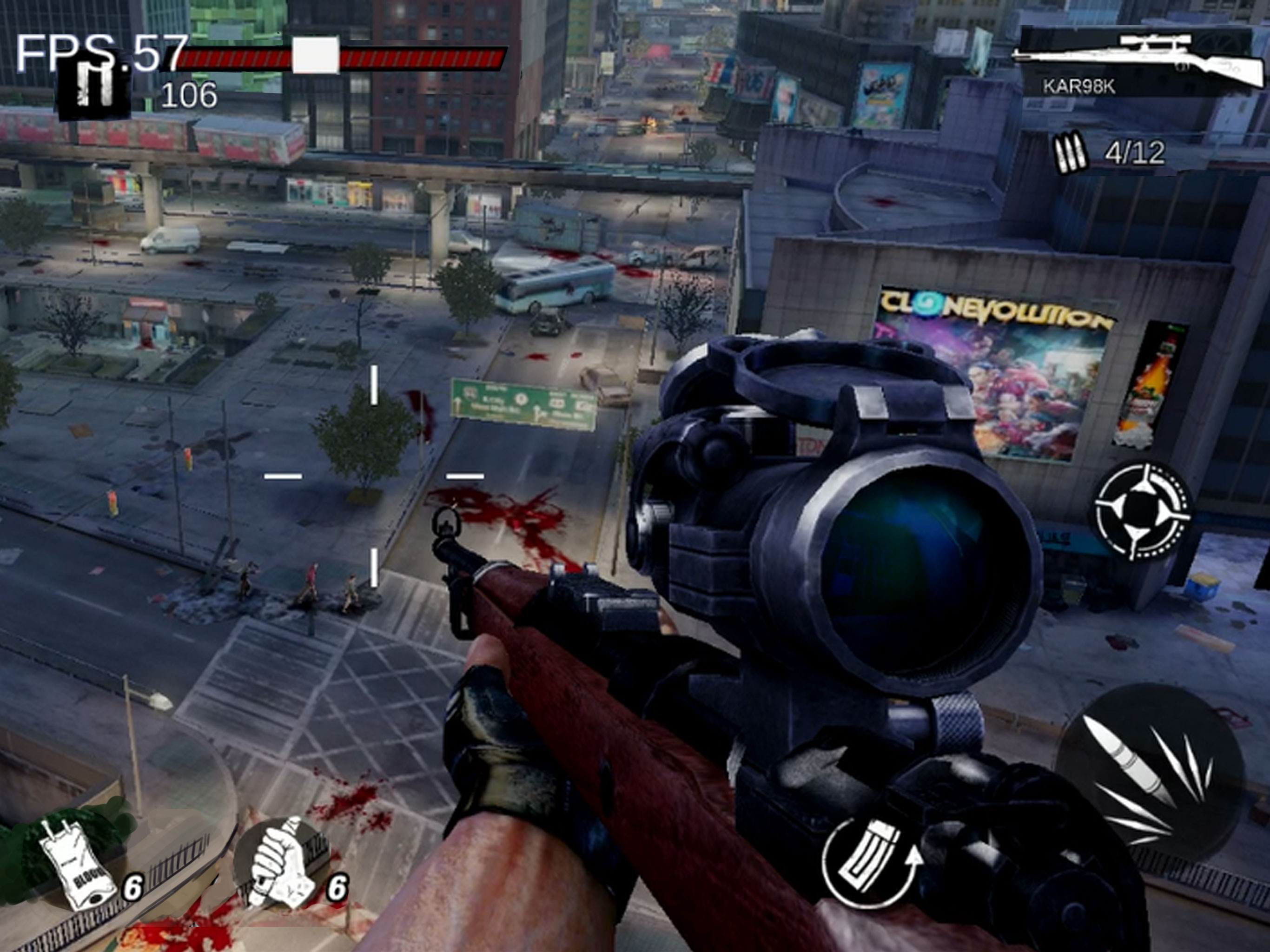1270x952 pixels.
Task: Tap the scope aim crosshair button
Action: [x=1141, y=510]
